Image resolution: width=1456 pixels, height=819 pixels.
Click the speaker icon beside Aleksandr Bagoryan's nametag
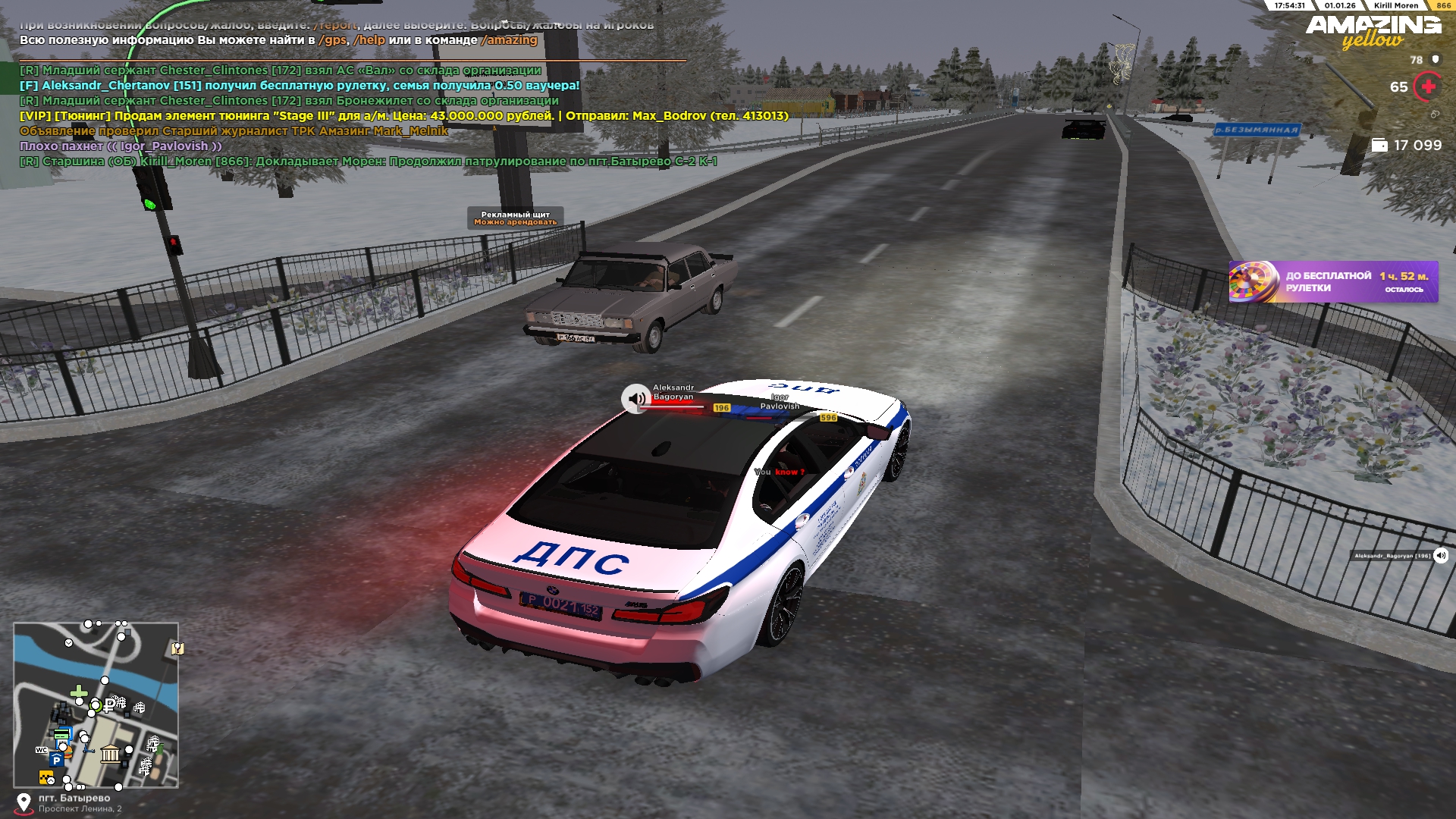coord(635,398)
